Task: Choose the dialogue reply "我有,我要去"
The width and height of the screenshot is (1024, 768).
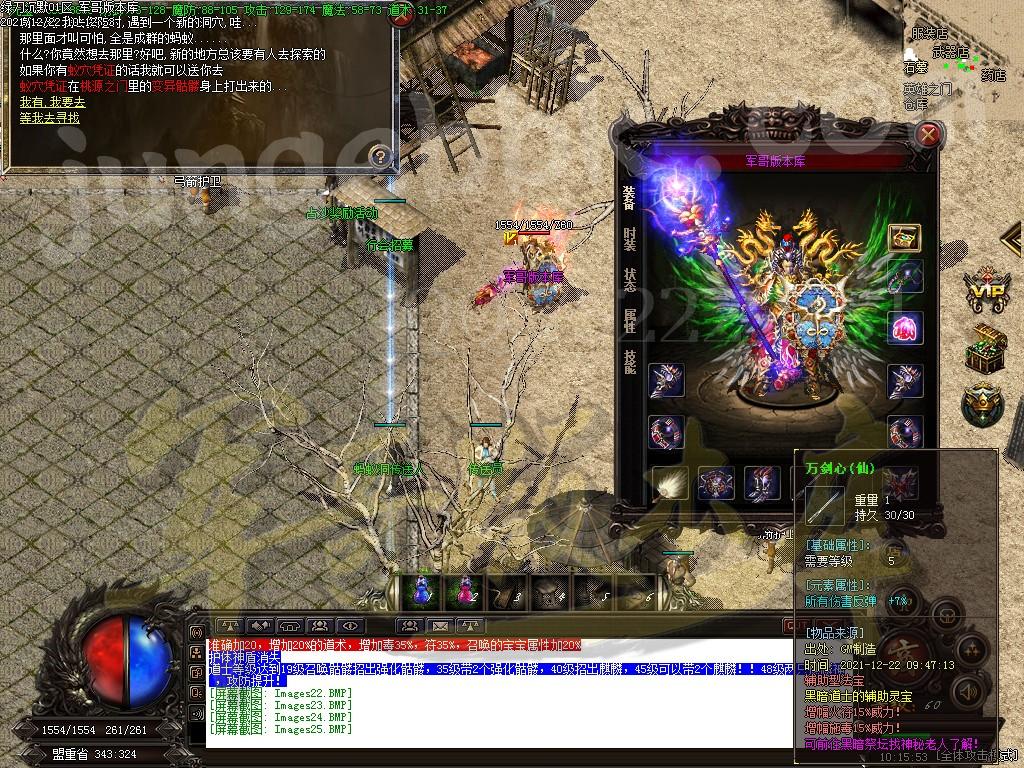Action: coord(52,102)
